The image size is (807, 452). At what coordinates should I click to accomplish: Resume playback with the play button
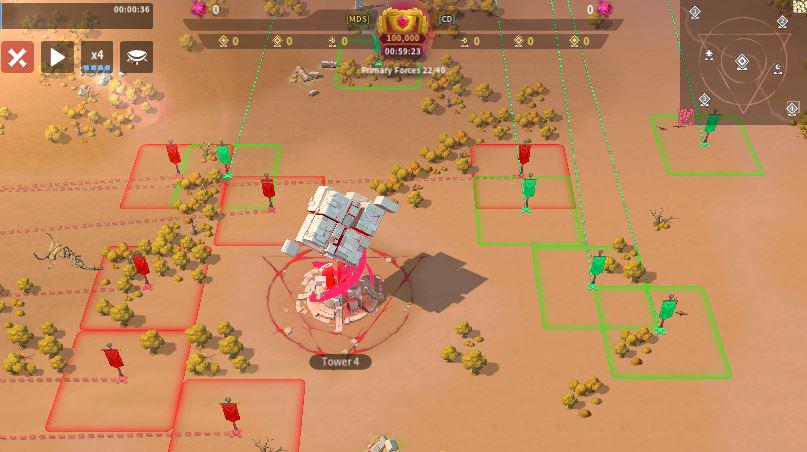pos(57,57)
